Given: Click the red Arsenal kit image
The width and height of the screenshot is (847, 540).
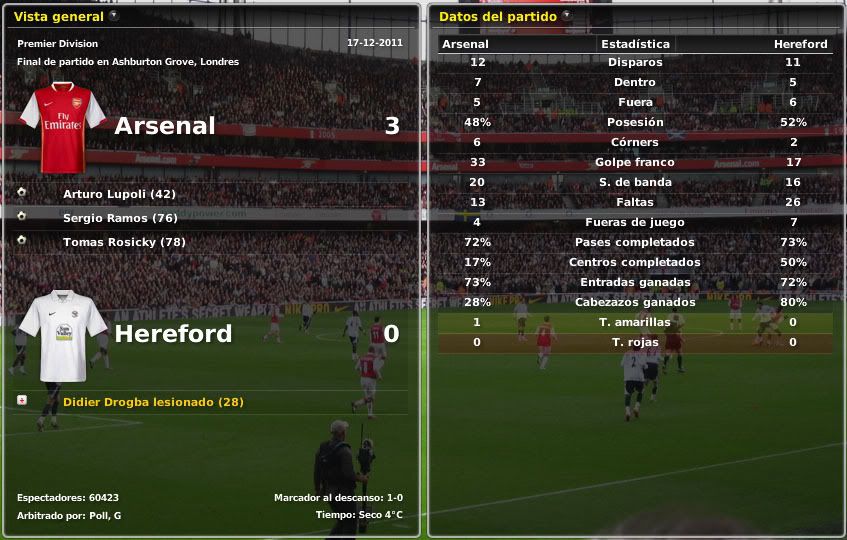Looking at the screenshot, I should pos(63,127).
